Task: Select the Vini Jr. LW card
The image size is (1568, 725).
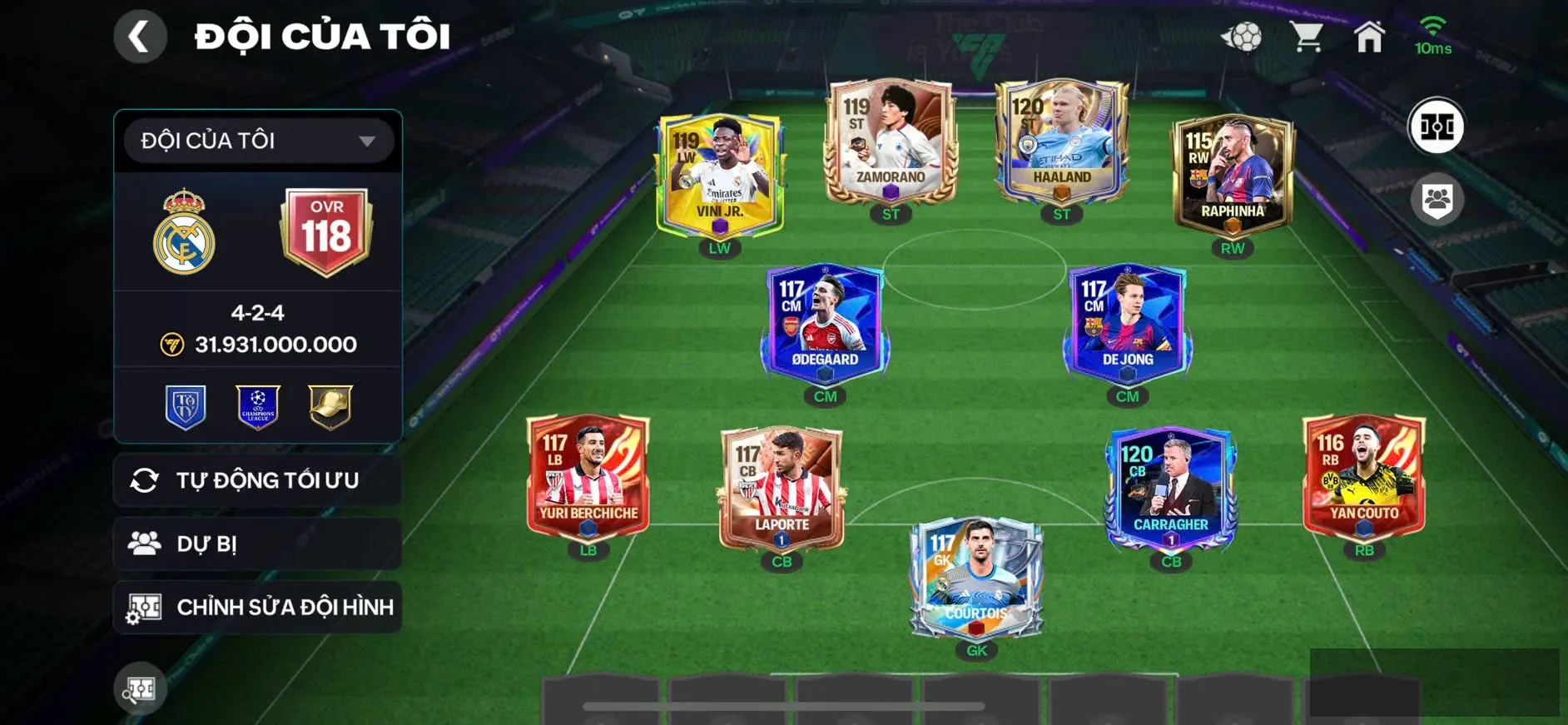Action: point(720,175)
